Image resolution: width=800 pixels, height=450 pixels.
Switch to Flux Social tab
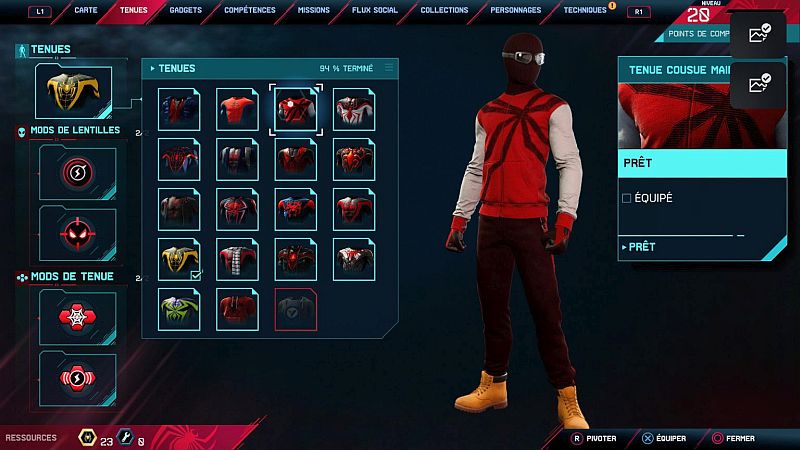click(373, 10)
